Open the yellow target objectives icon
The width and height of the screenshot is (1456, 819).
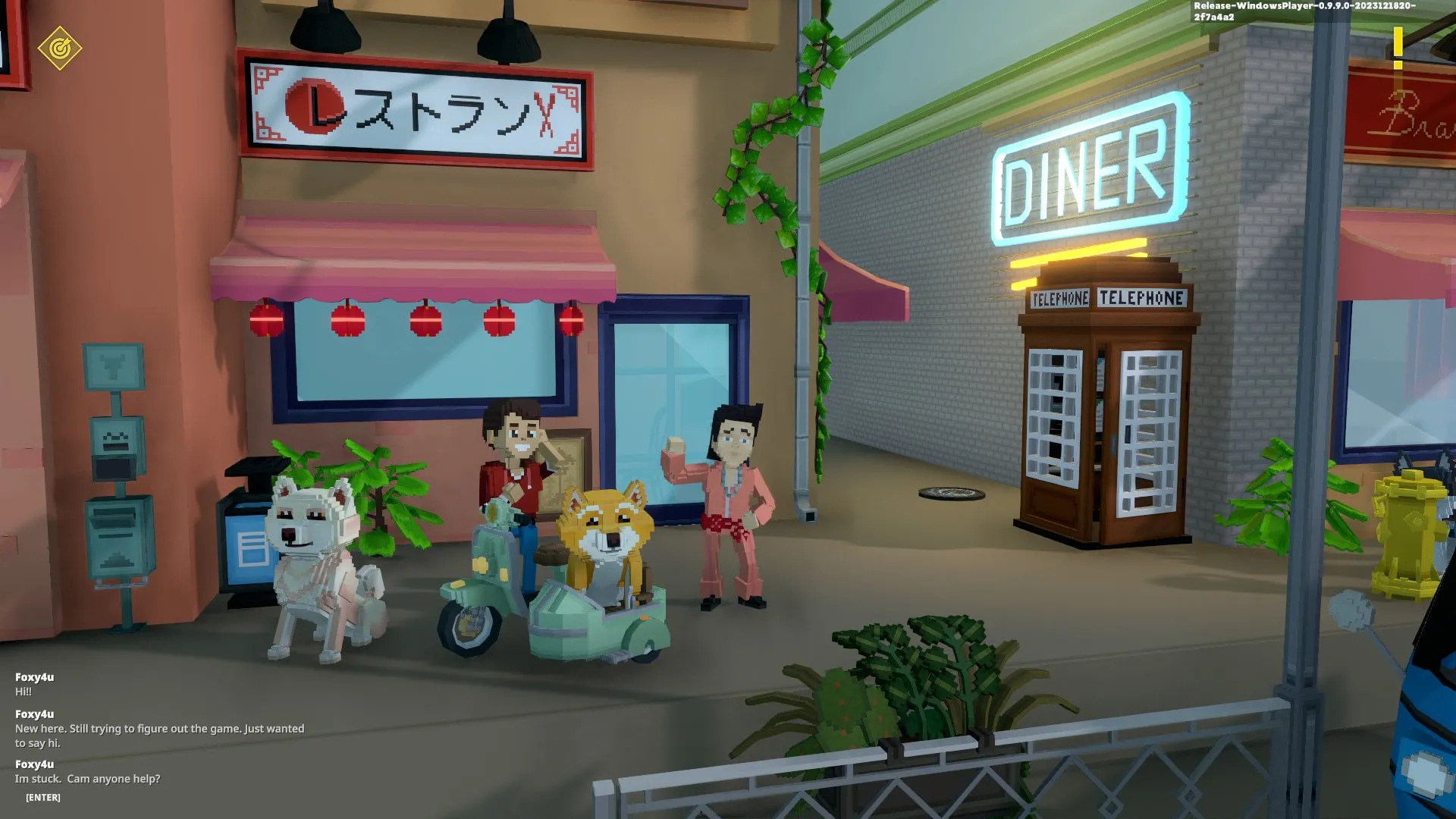(60, 49)
